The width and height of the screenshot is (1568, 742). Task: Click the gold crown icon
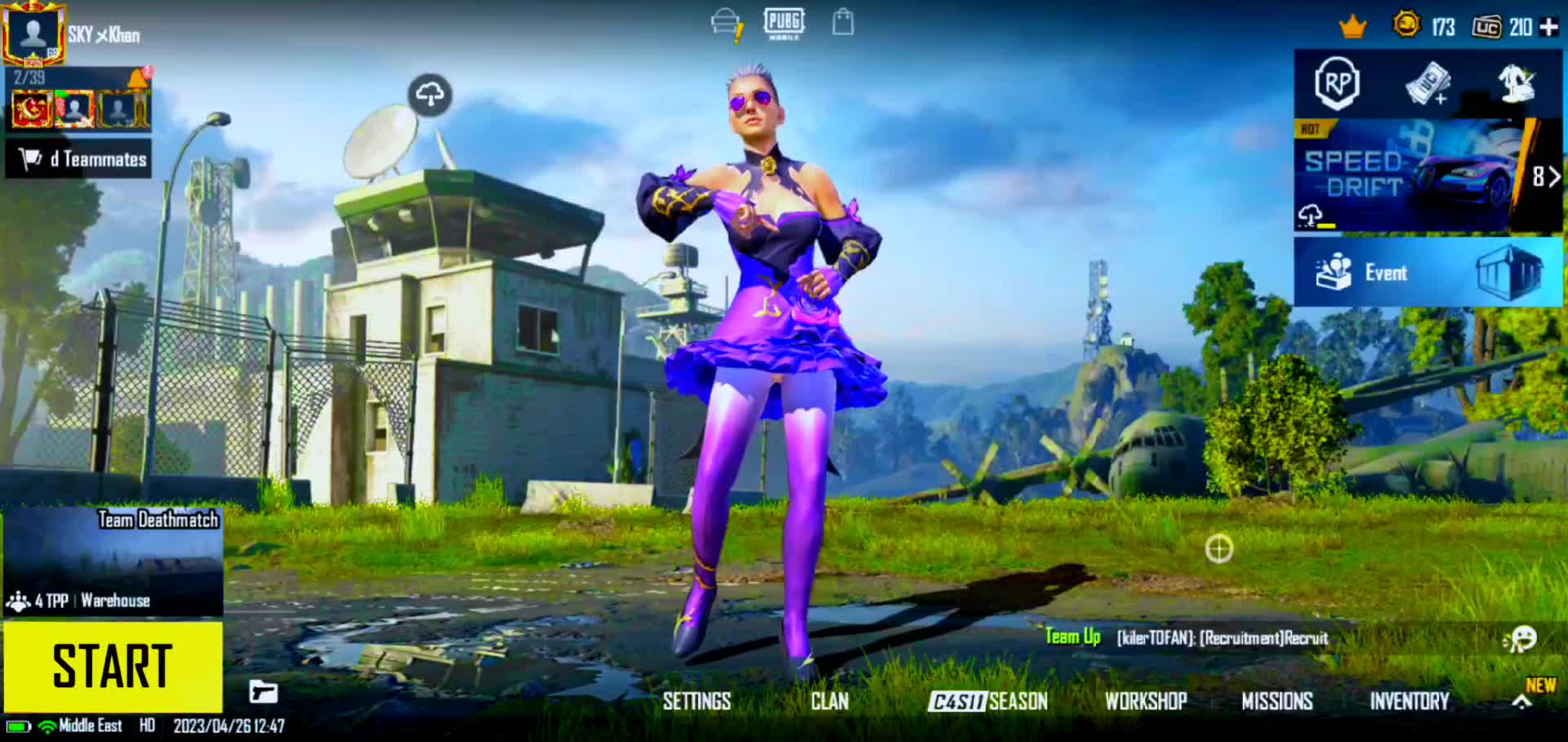[1352, 27]
